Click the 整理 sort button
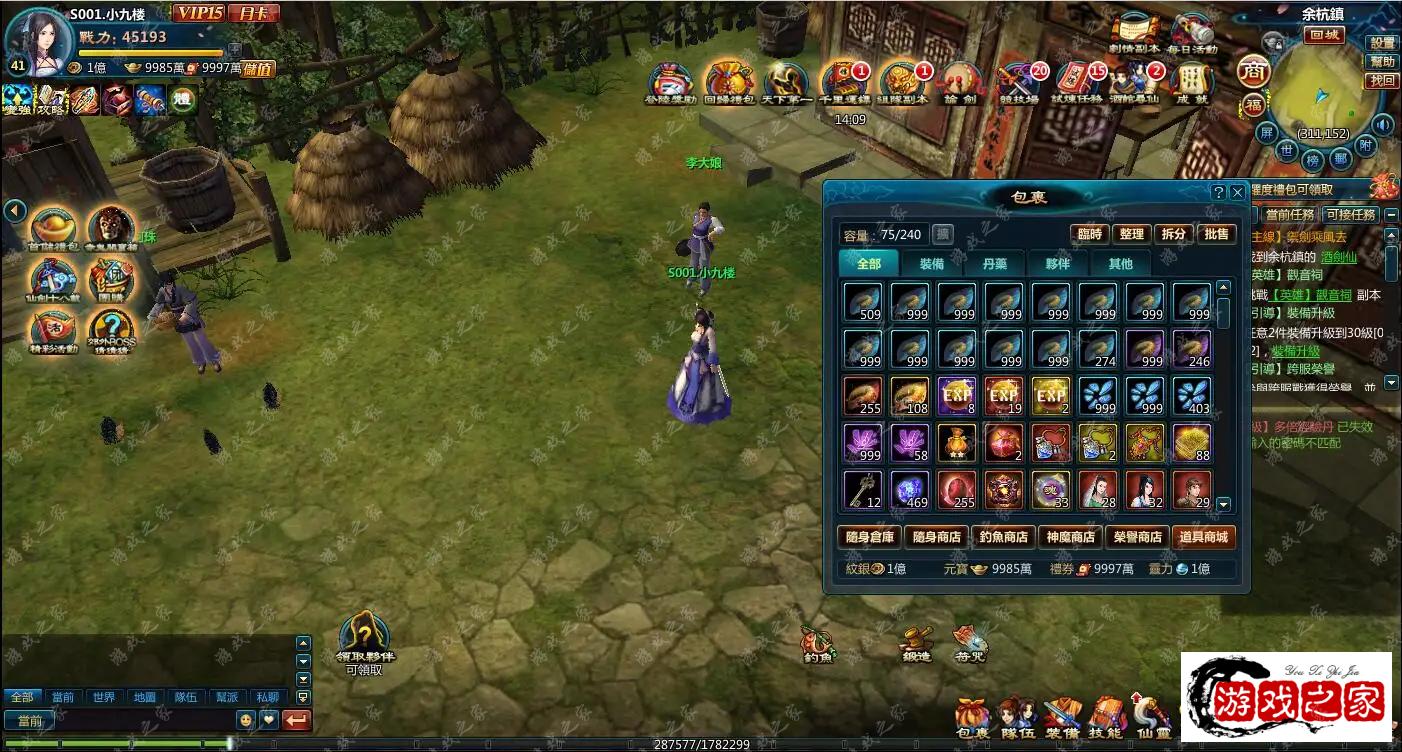This screenshot has width=1402, height=752. point(1131,234)
